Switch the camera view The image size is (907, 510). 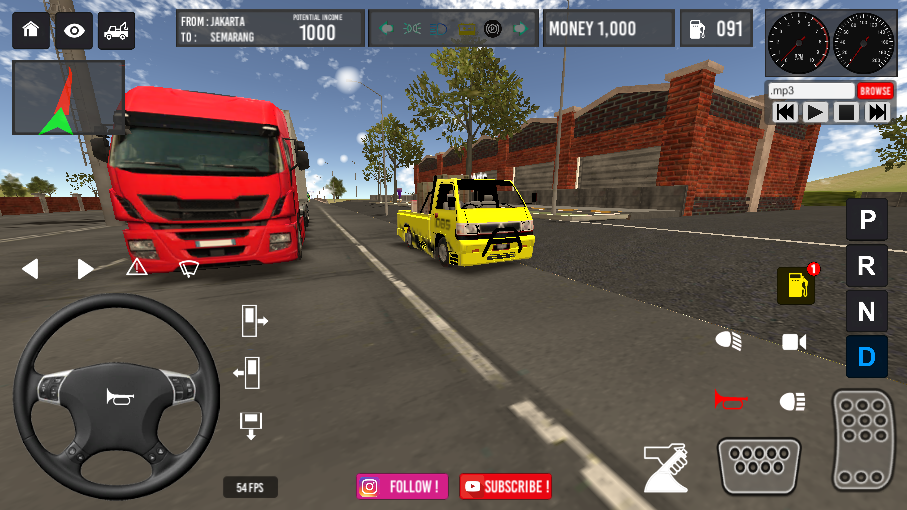[x=794, y=342]
